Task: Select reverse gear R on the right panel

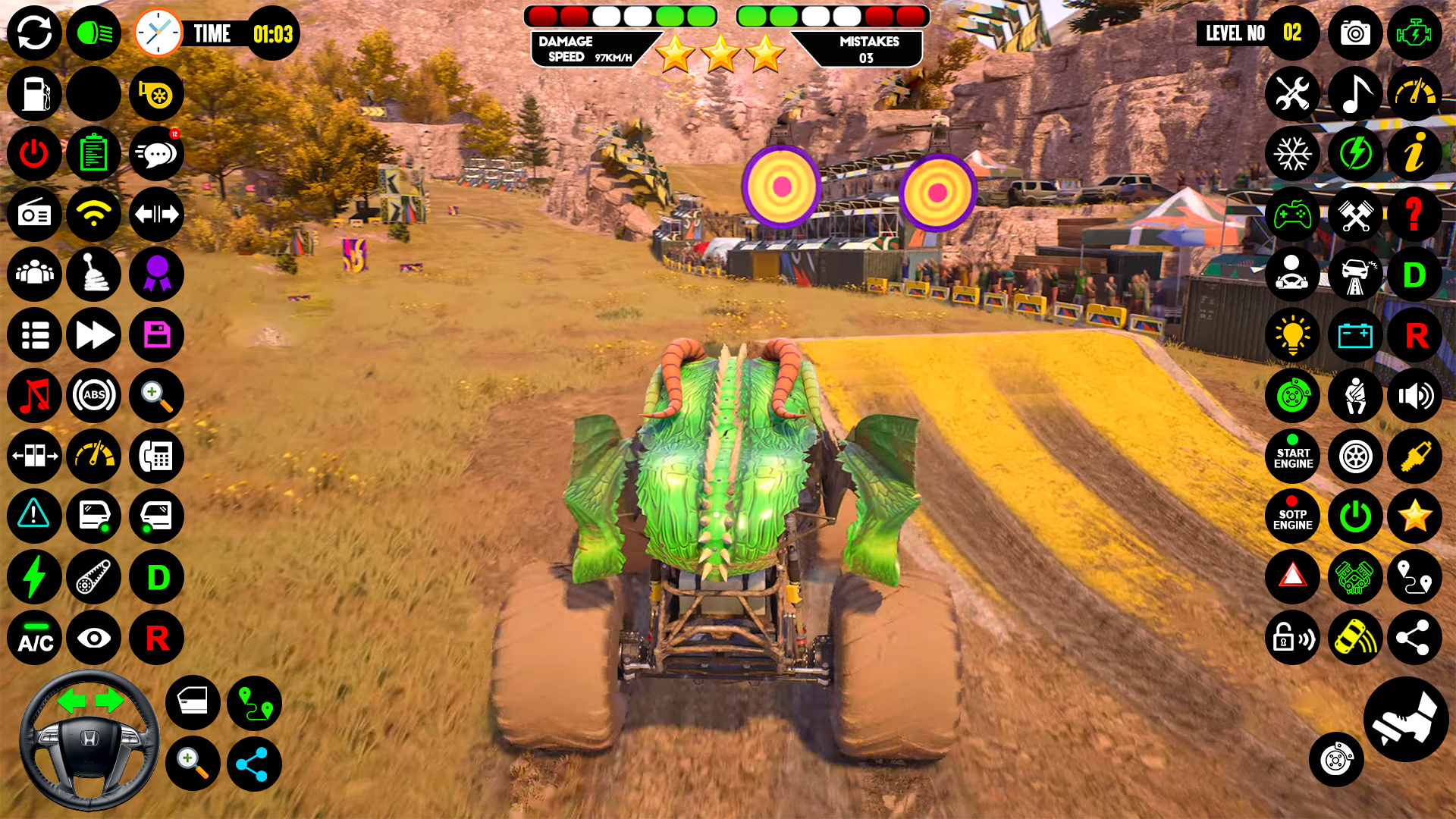Action: (1415, 335)
